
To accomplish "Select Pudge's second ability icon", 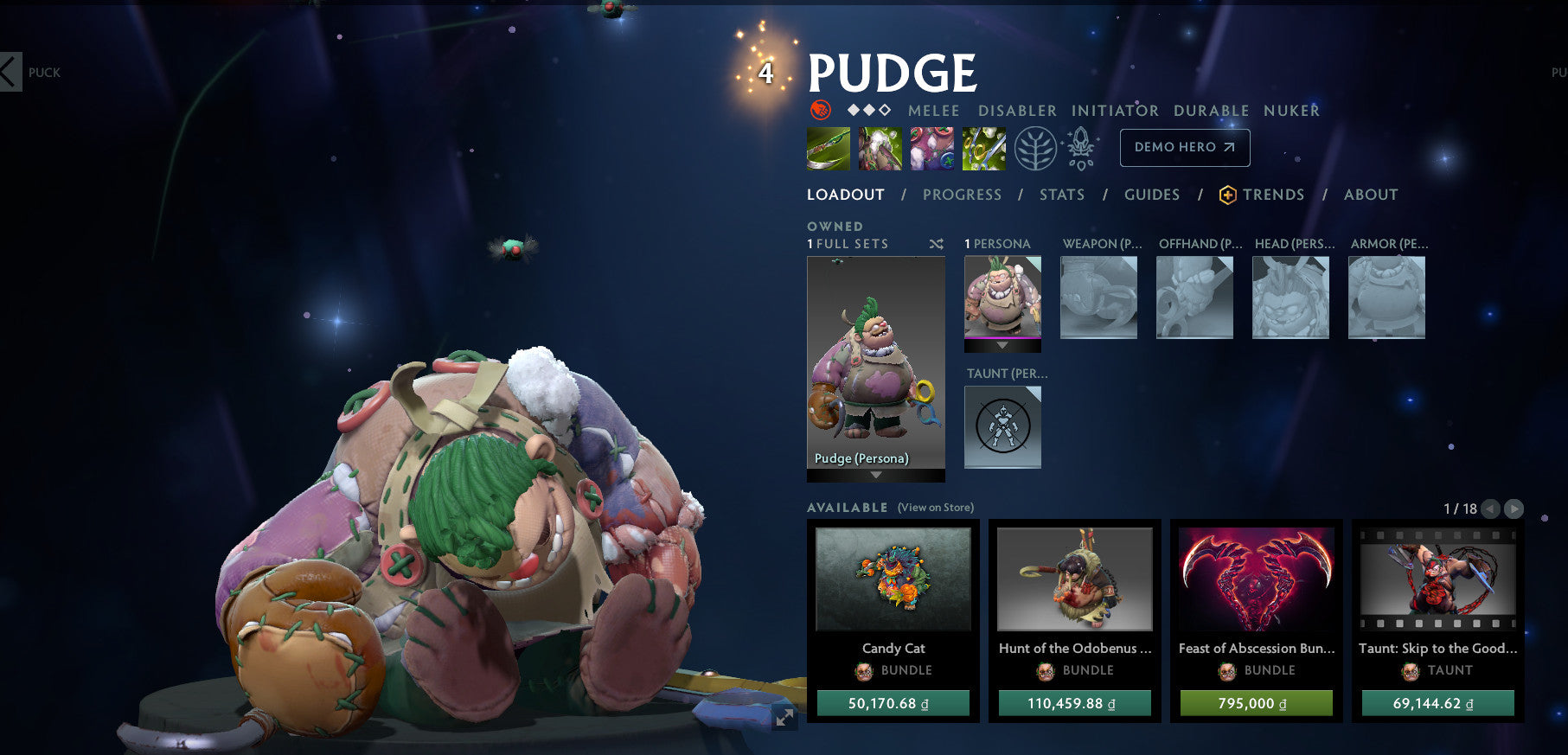I will point(880,147).
